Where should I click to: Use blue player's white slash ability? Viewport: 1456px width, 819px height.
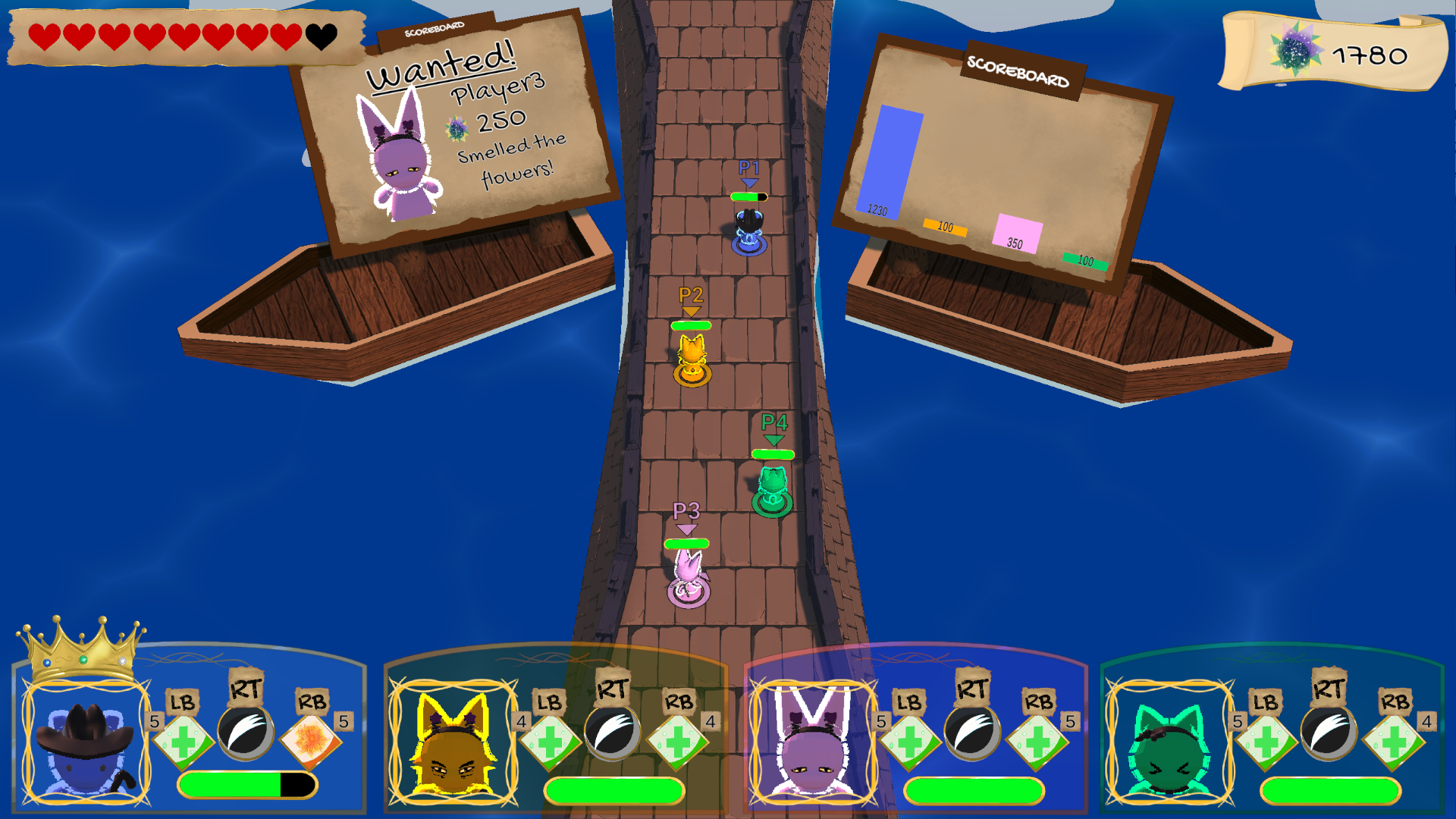(x=246, y=733)
